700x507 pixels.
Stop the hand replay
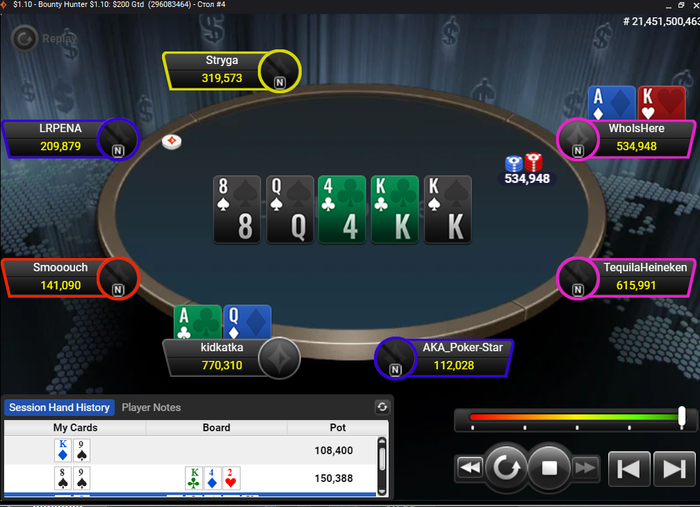click(548, 467)
